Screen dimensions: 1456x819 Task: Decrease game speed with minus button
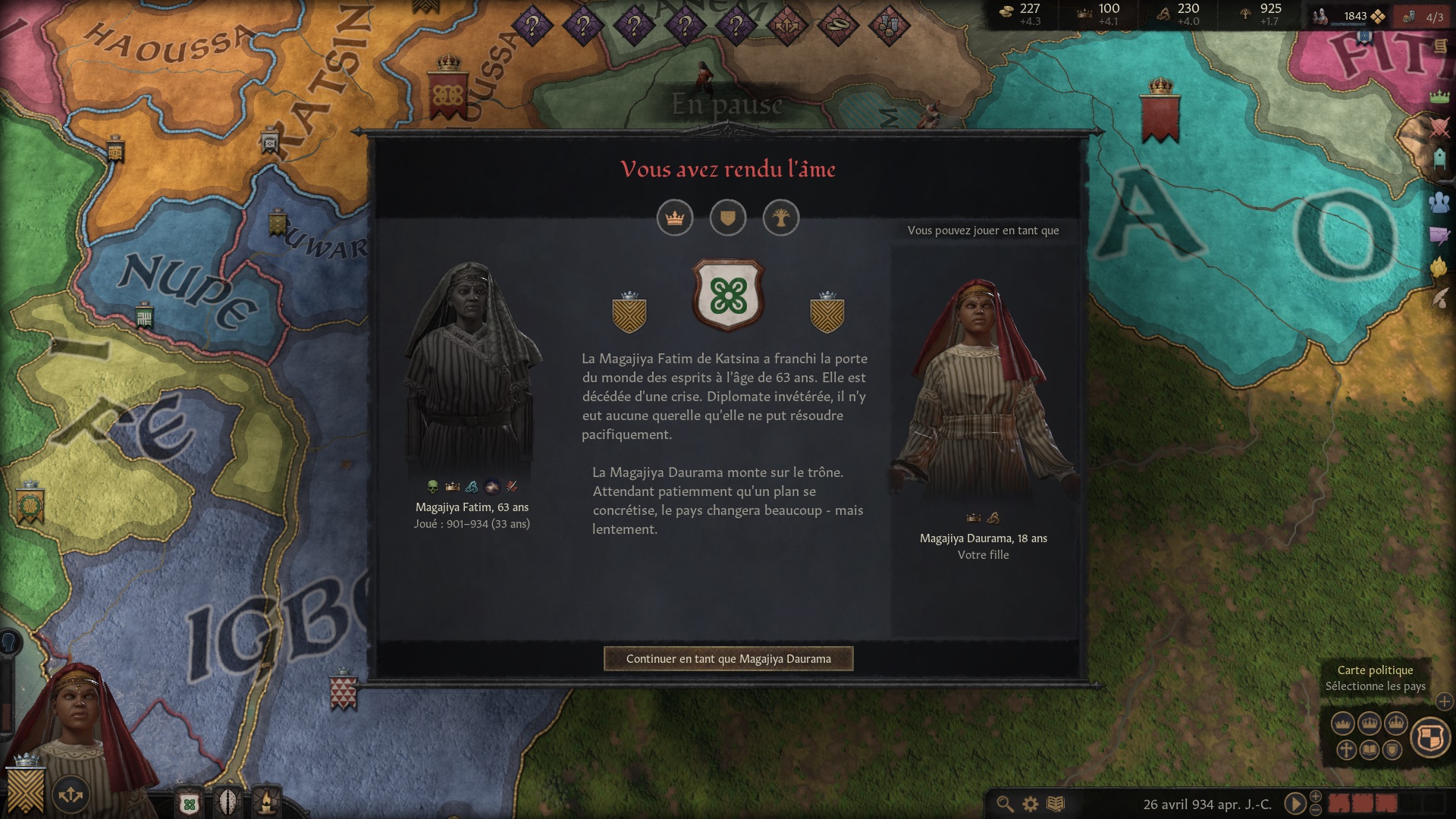1316,810
